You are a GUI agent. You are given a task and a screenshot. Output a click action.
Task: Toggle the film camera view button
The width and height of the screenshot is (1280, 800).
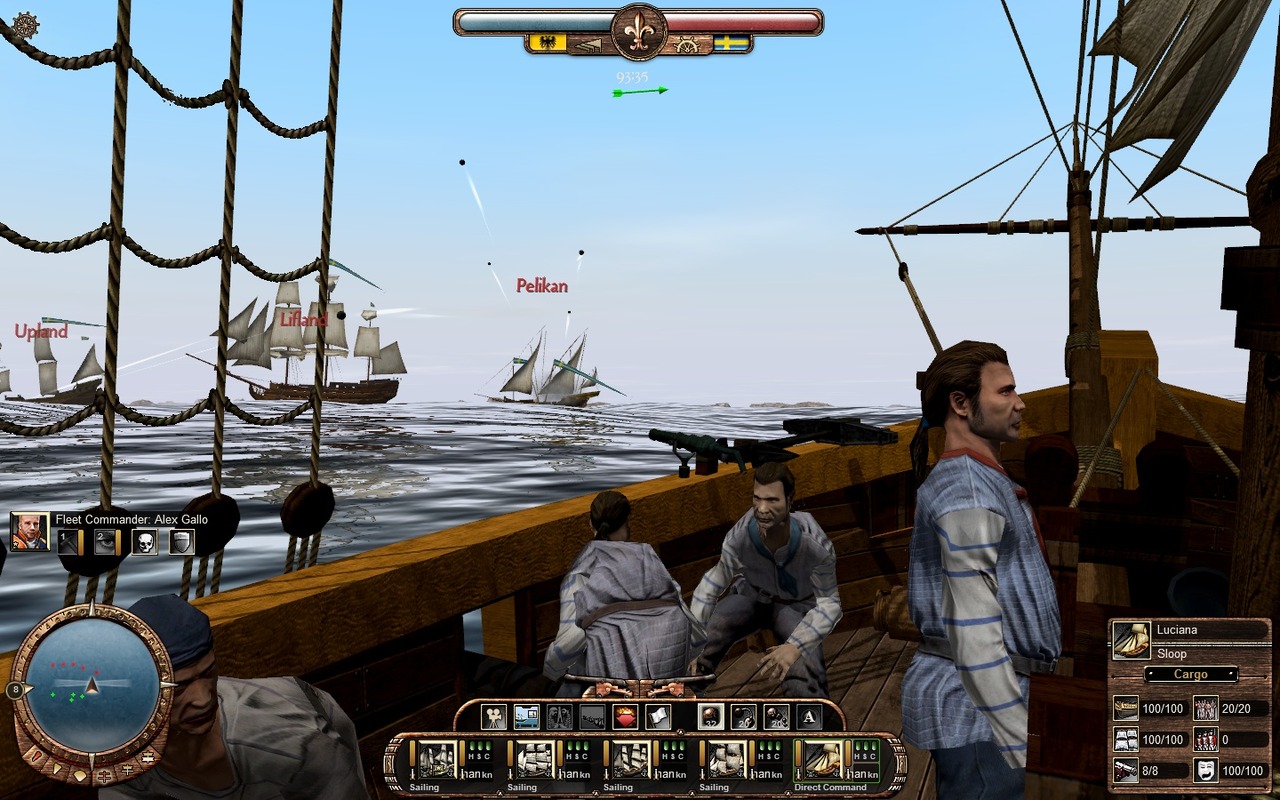[494, 716]
